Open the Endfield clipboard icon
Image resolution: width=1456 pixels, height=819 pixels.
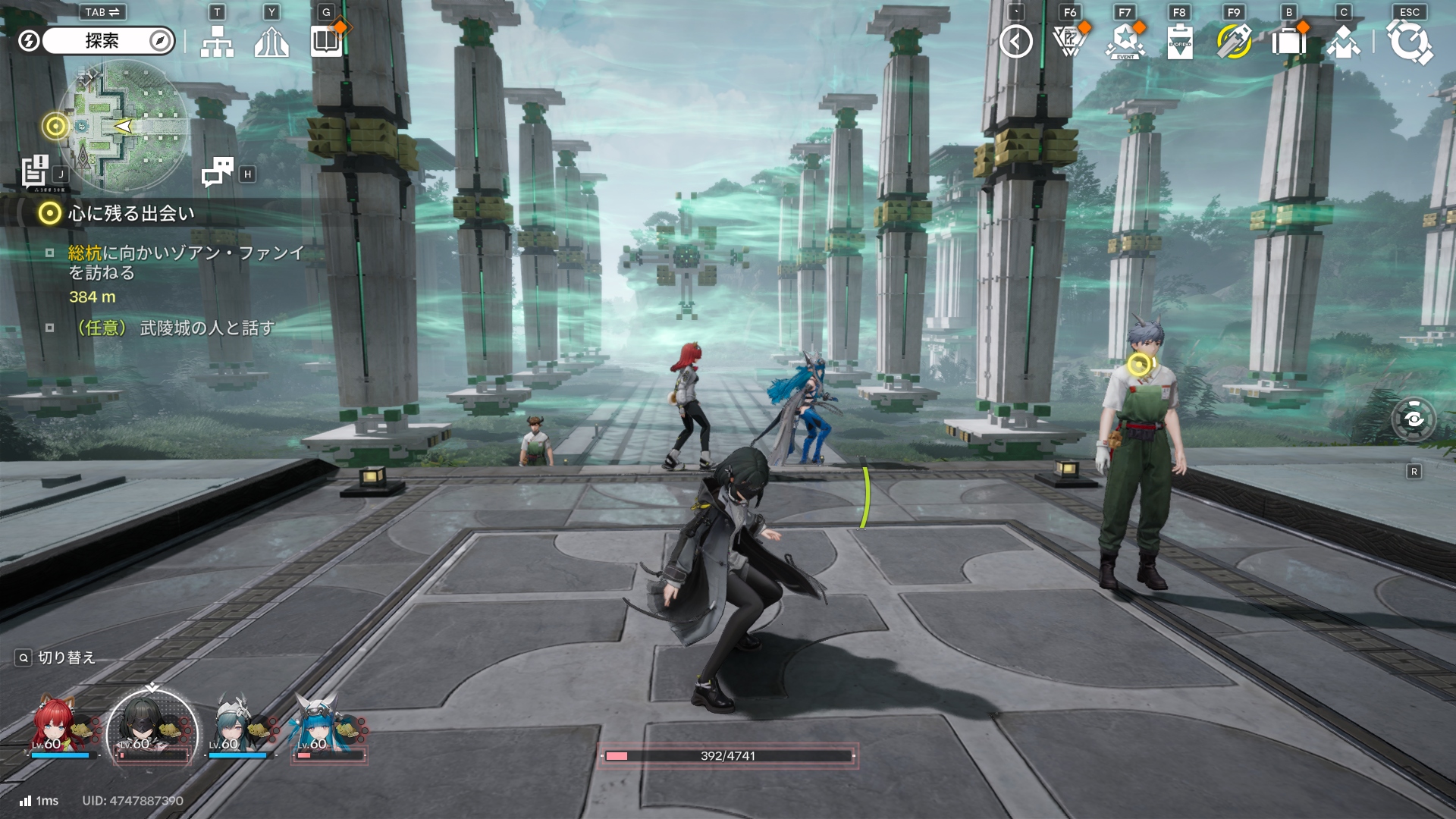pos(1179,42)
